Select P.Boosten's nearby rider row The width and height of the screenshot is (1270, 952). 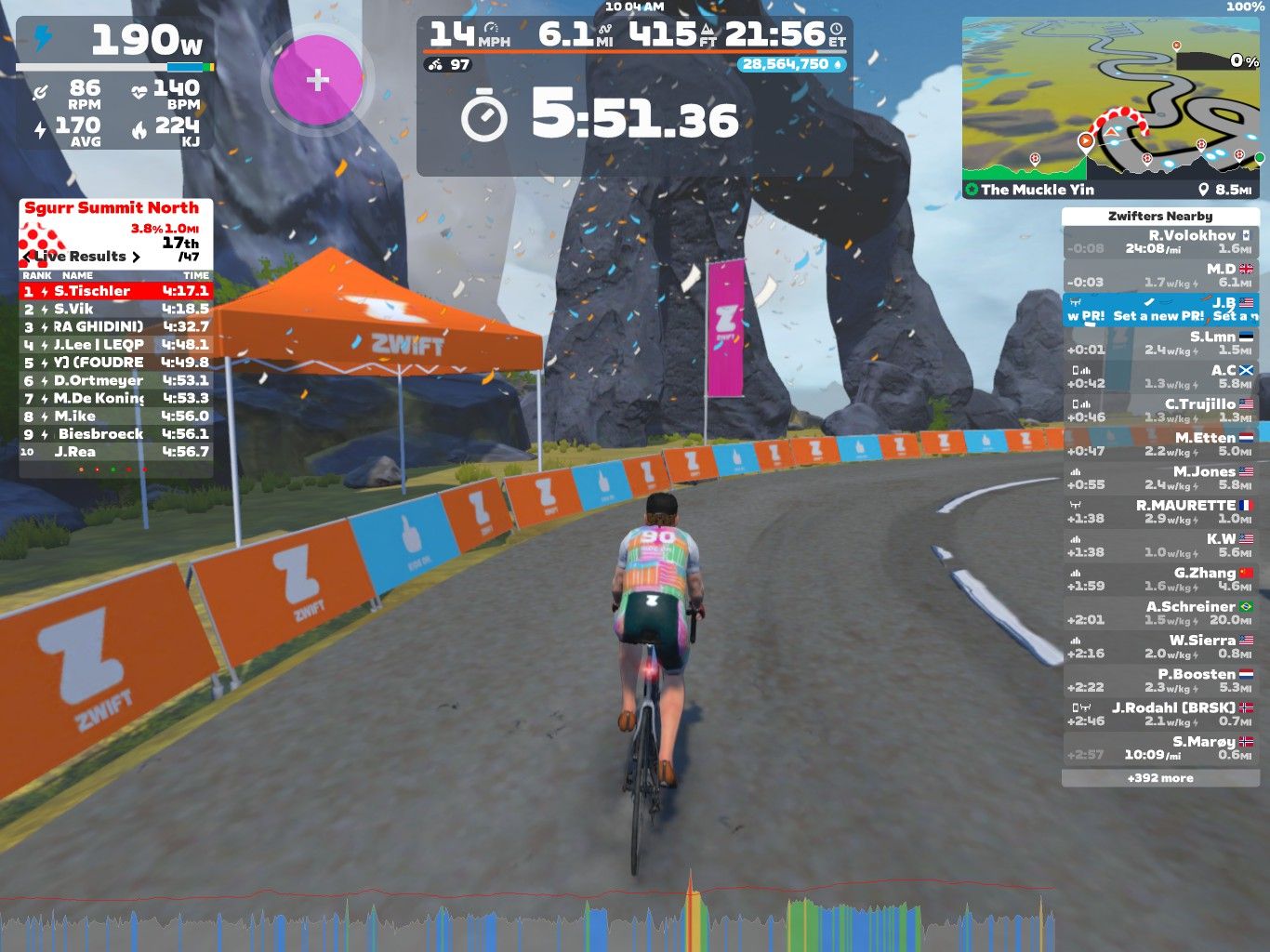[x=1160, y=681]
